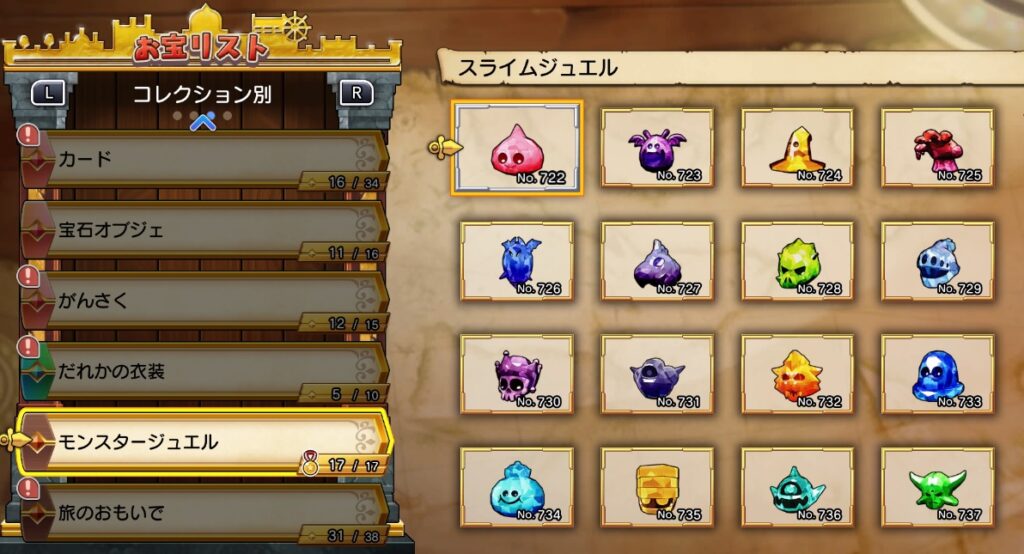Viewport: 1024px width, 554px height.
Task: Select the 宝石オブジェ category row
Action: (x=200, y=230)
